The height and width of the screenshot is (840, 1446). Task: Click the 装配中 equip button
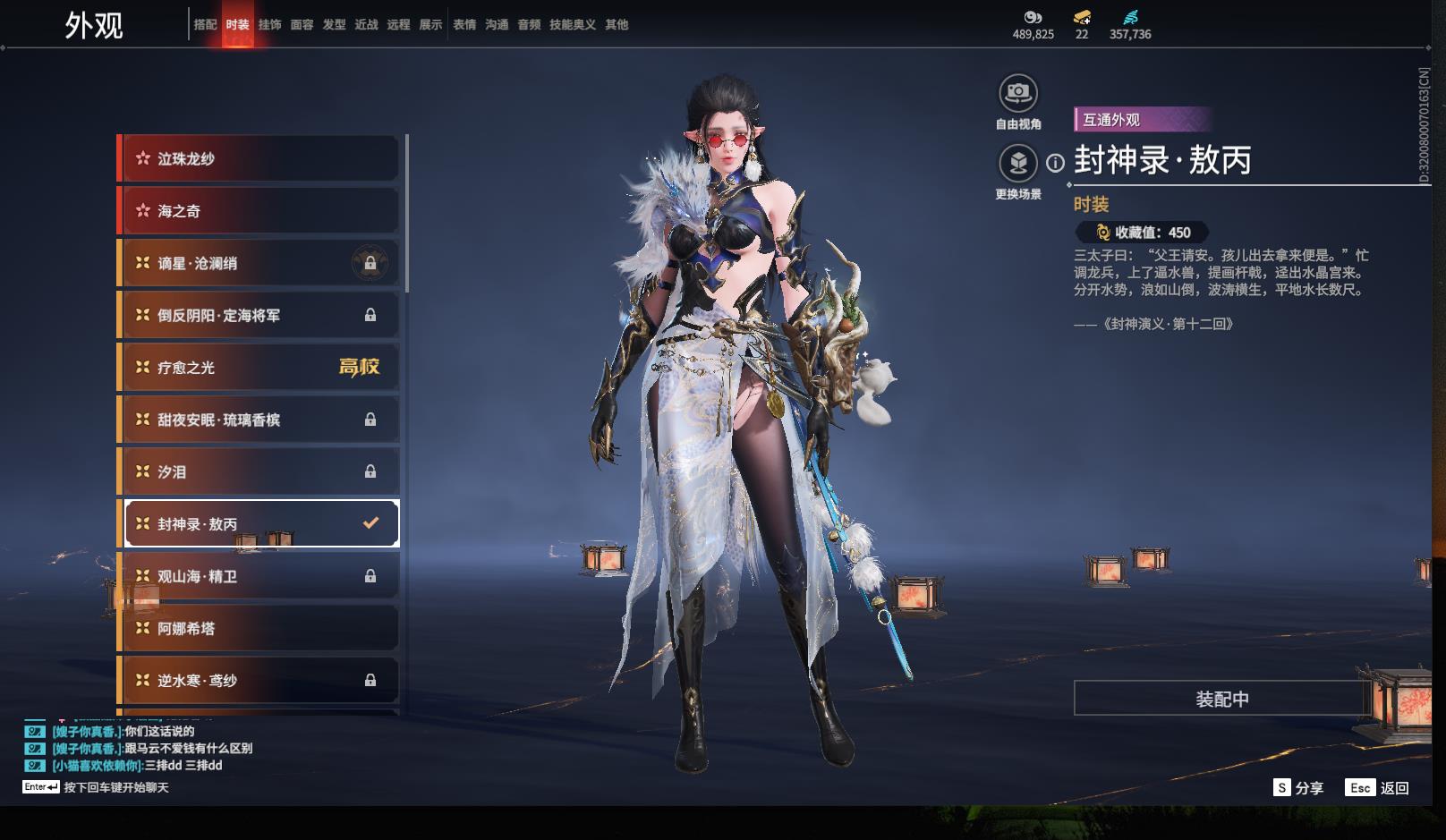click(x=1221, y=699)
